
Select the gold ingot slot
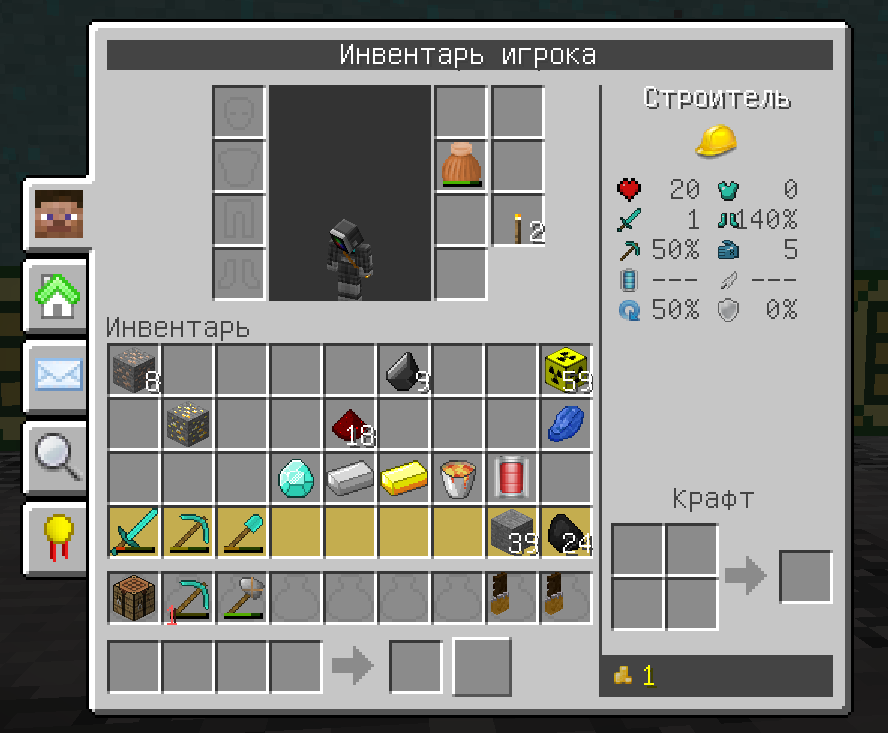(404, 478)
